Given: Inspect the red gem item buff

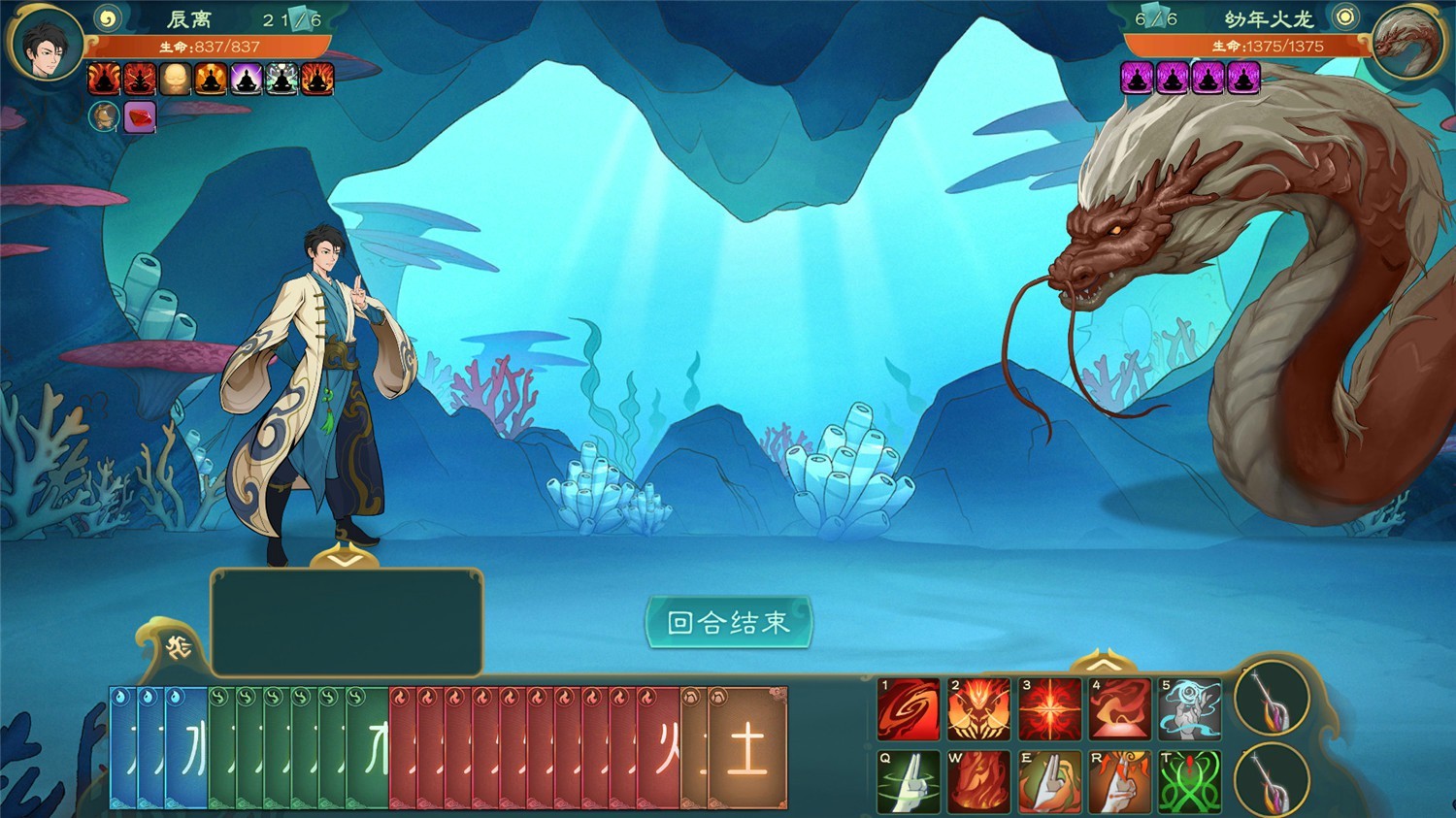Looking at the screenshot, I should 140,117.
